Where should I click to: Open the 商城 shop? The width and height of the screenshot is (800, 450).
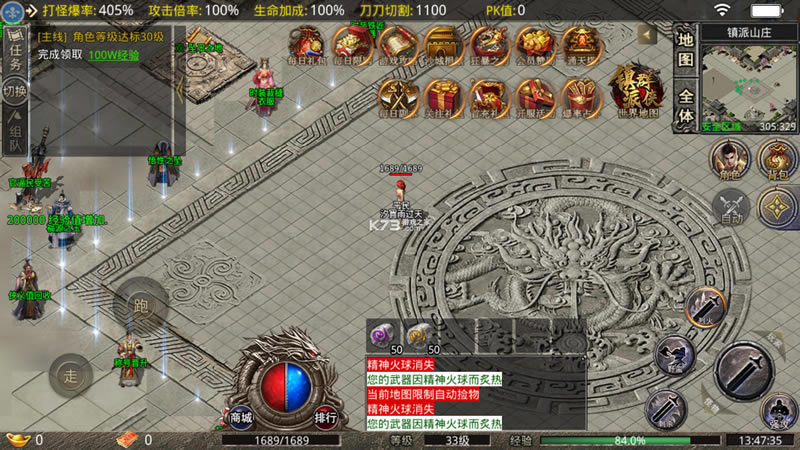pos(241,417)
